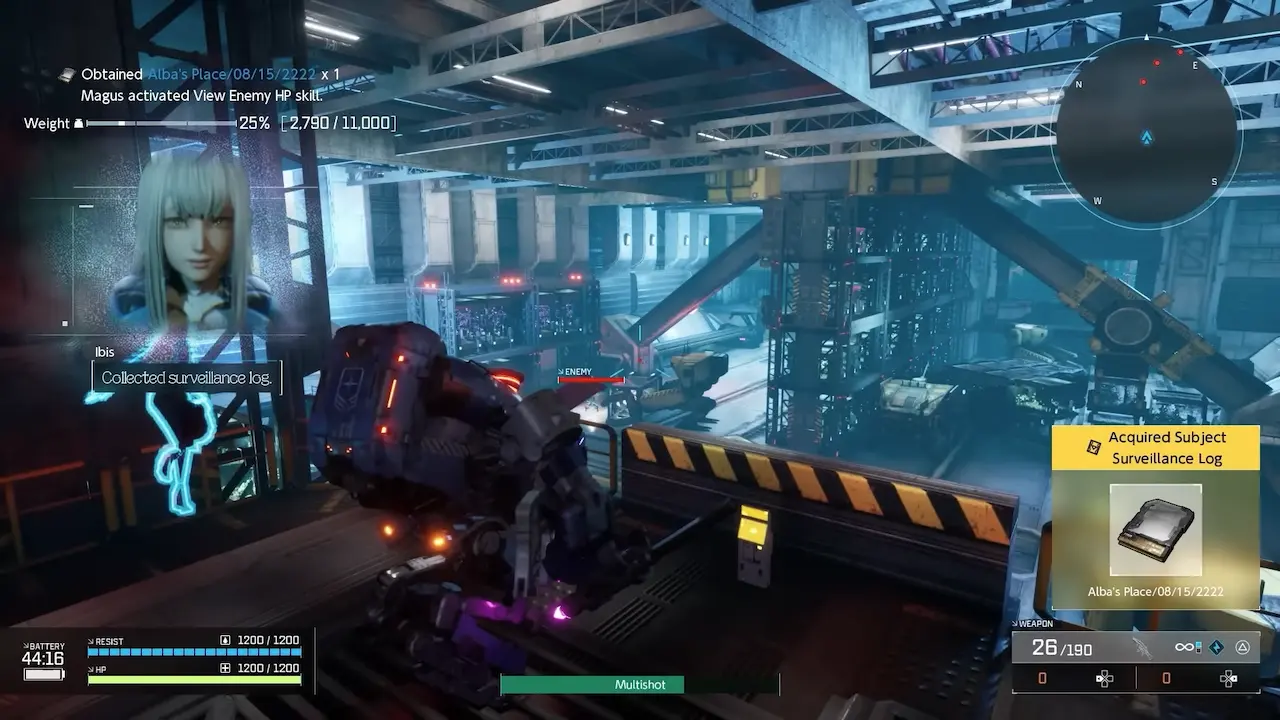Select the blue diamond energy icon near ammo count

[1218, 648]
